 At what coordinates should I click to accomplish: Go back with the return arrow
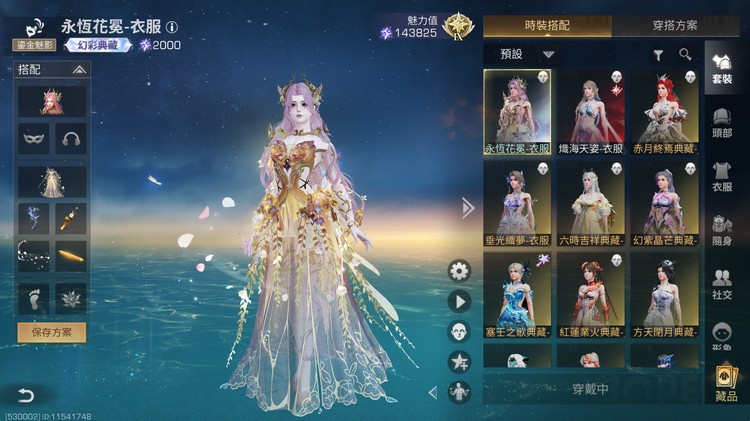[25, 396]
